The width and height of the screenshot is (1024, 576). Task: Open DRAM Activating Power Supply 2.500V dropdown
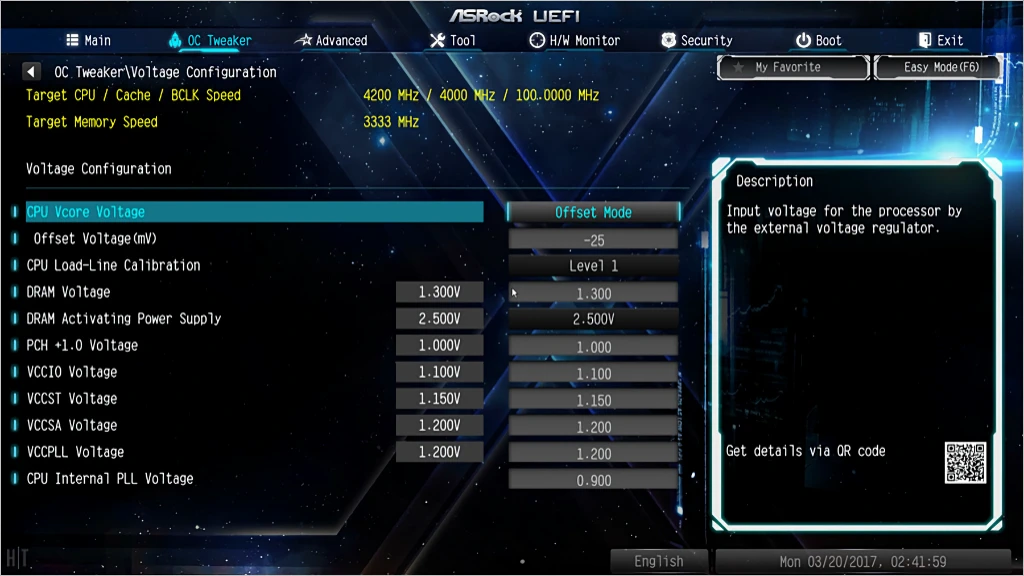pyautogui.click(x=593, y=319)
